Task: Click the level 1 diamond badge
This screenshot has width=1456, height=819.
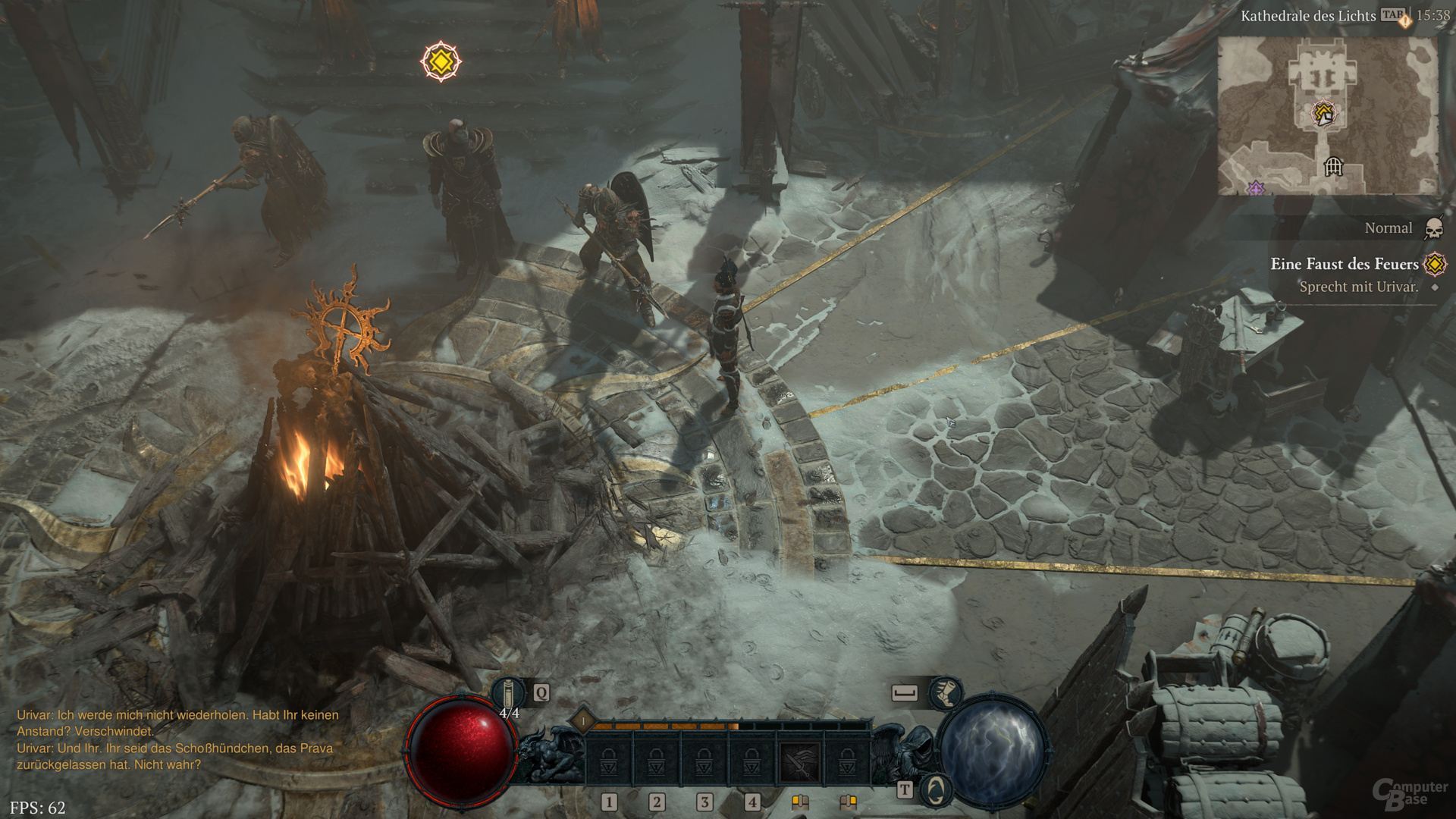Action: 582,720
